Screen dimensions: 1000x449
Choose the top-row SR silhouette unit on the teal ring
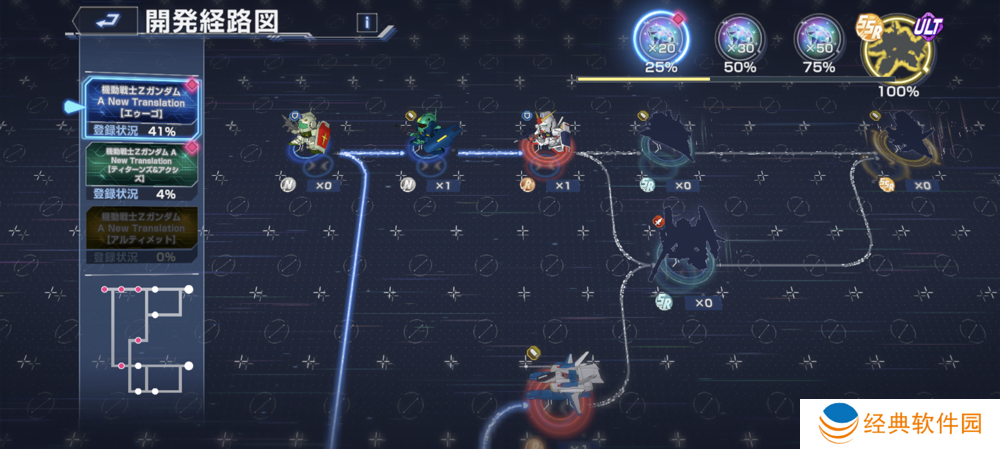[663, 140]
